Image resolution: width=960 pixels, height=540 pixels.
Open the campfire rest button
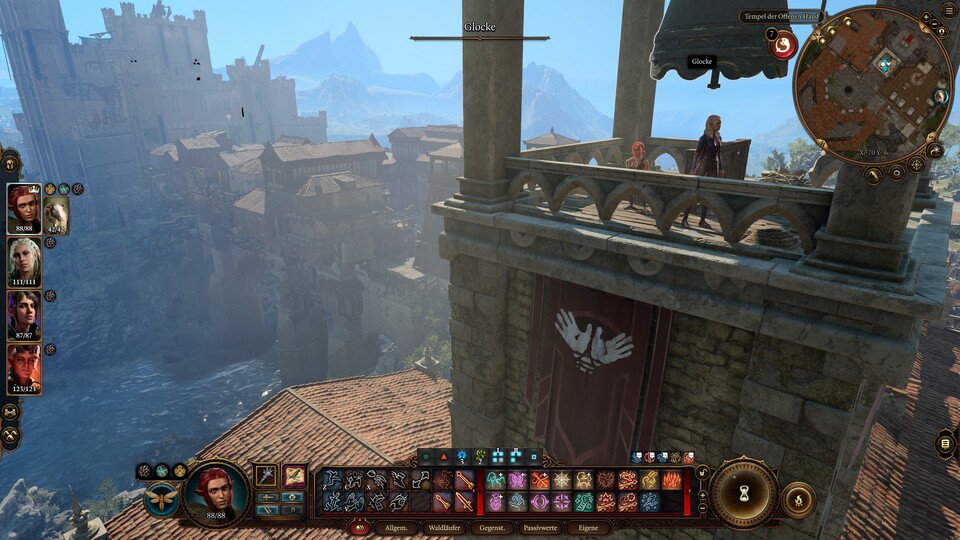798,500
